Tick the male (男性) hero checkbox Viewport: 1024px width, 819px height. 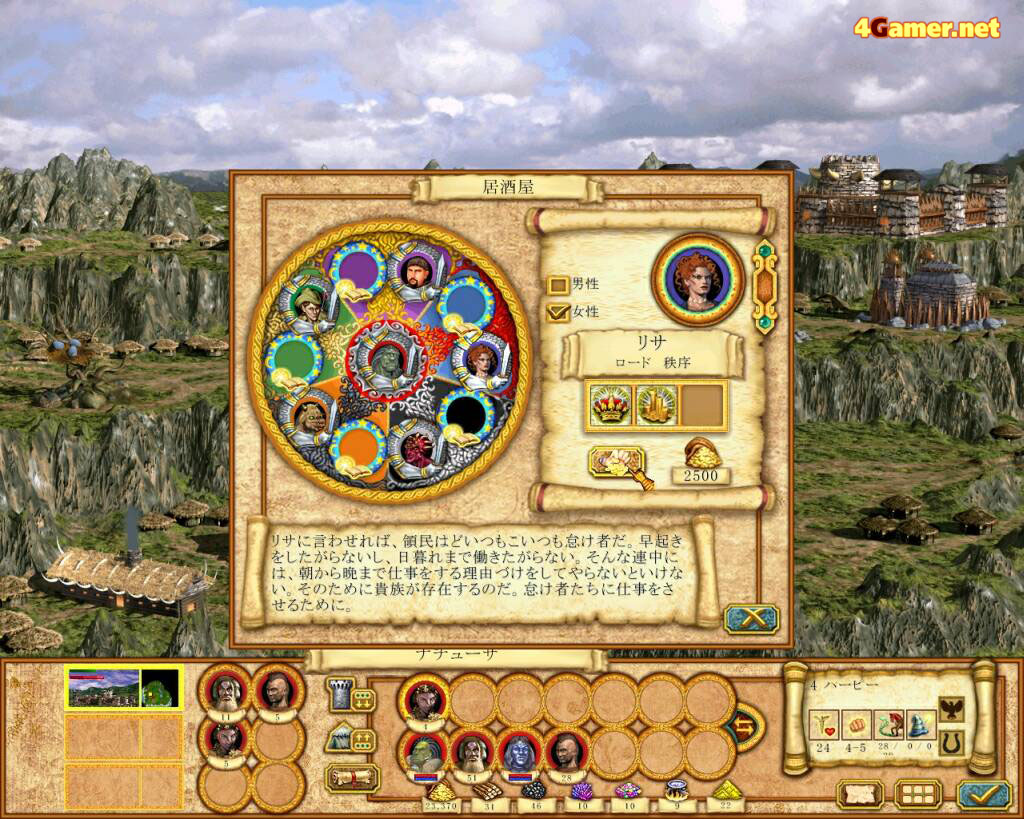[x=558, y=285]
